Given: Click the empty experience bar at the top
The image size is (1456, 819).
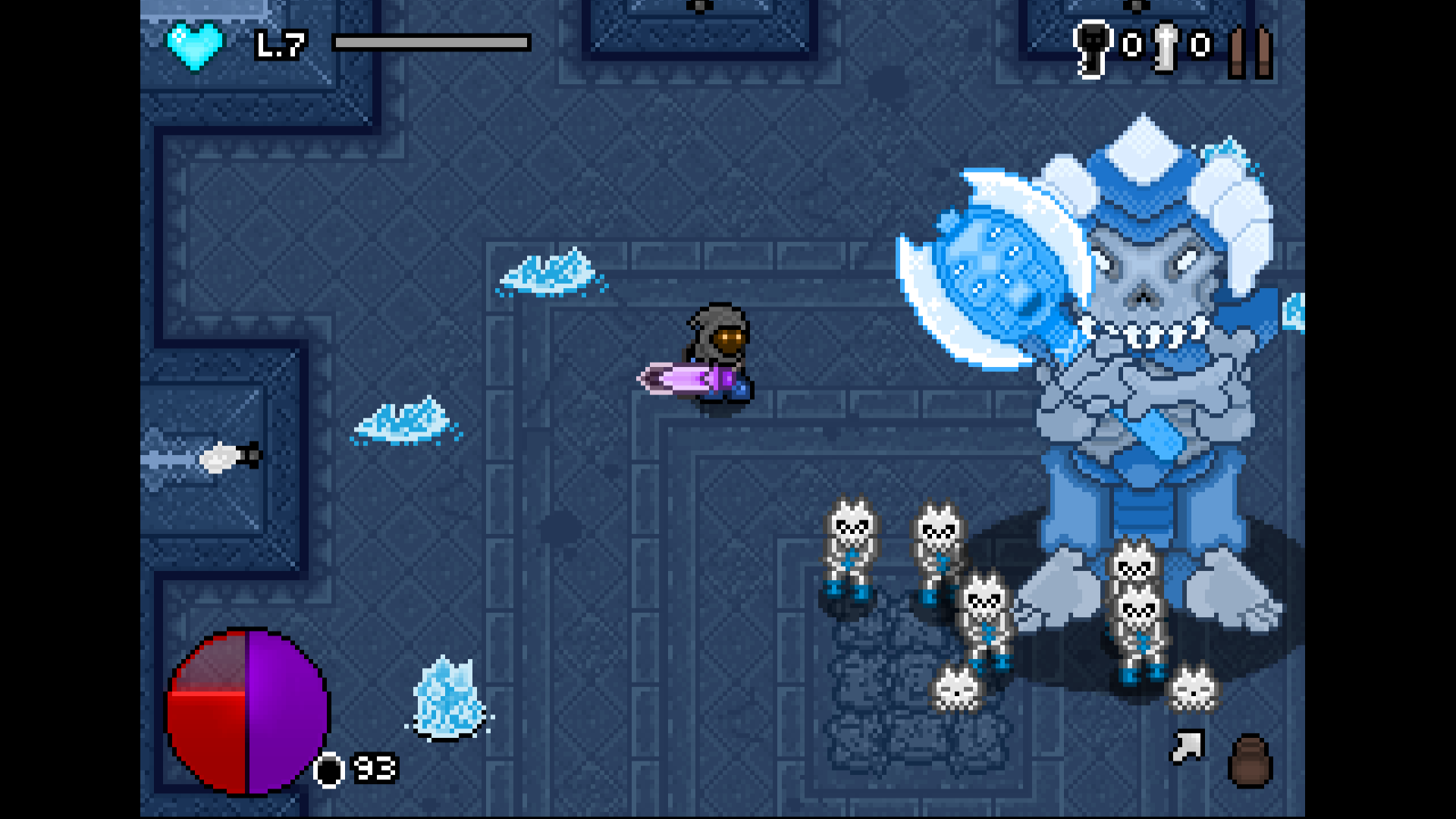Looking at the screenshot, I should click(430, 43).
